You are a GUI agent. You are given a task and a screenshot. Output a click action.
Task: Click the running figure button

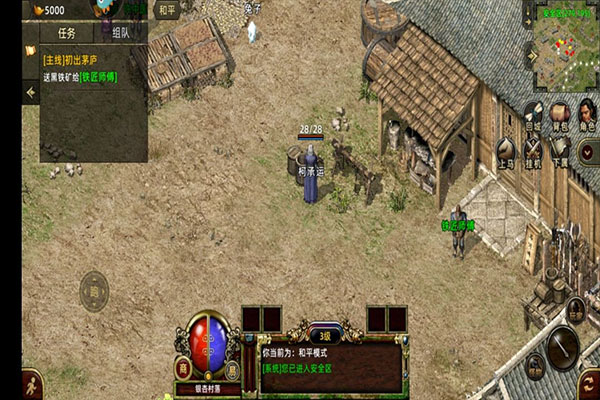point(33,382)
